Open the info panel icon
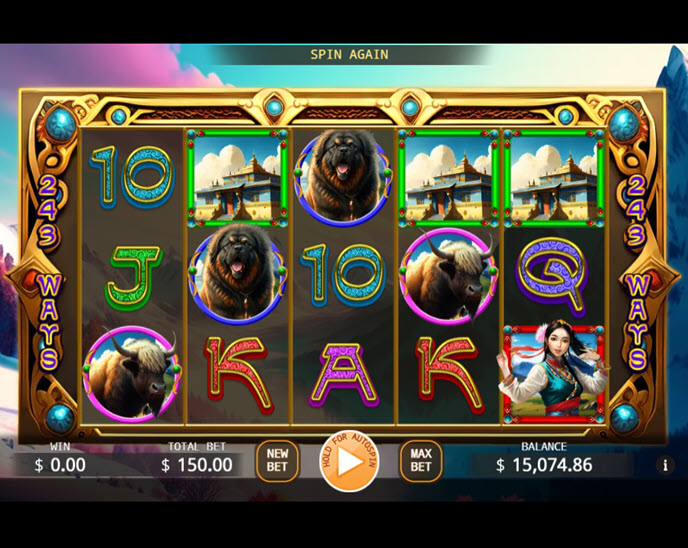 click(x=665, y=465)
